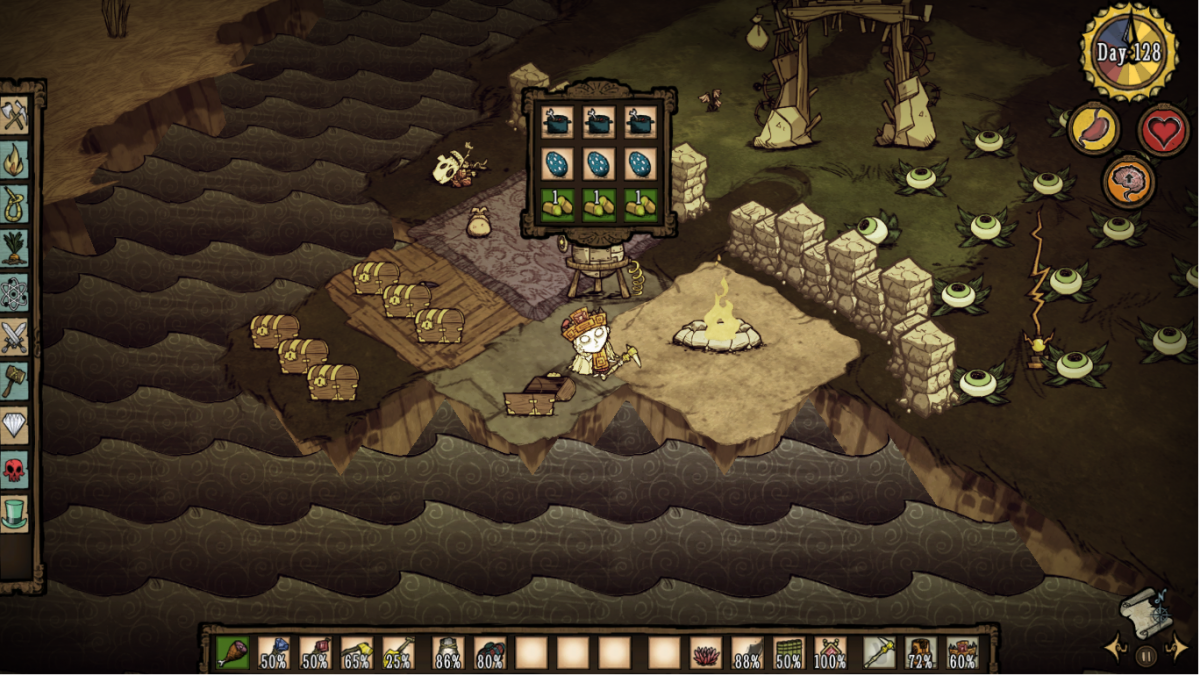Select the Dress green top hat tab
This screenshot has height=676, width=1200.
[15, 513]
